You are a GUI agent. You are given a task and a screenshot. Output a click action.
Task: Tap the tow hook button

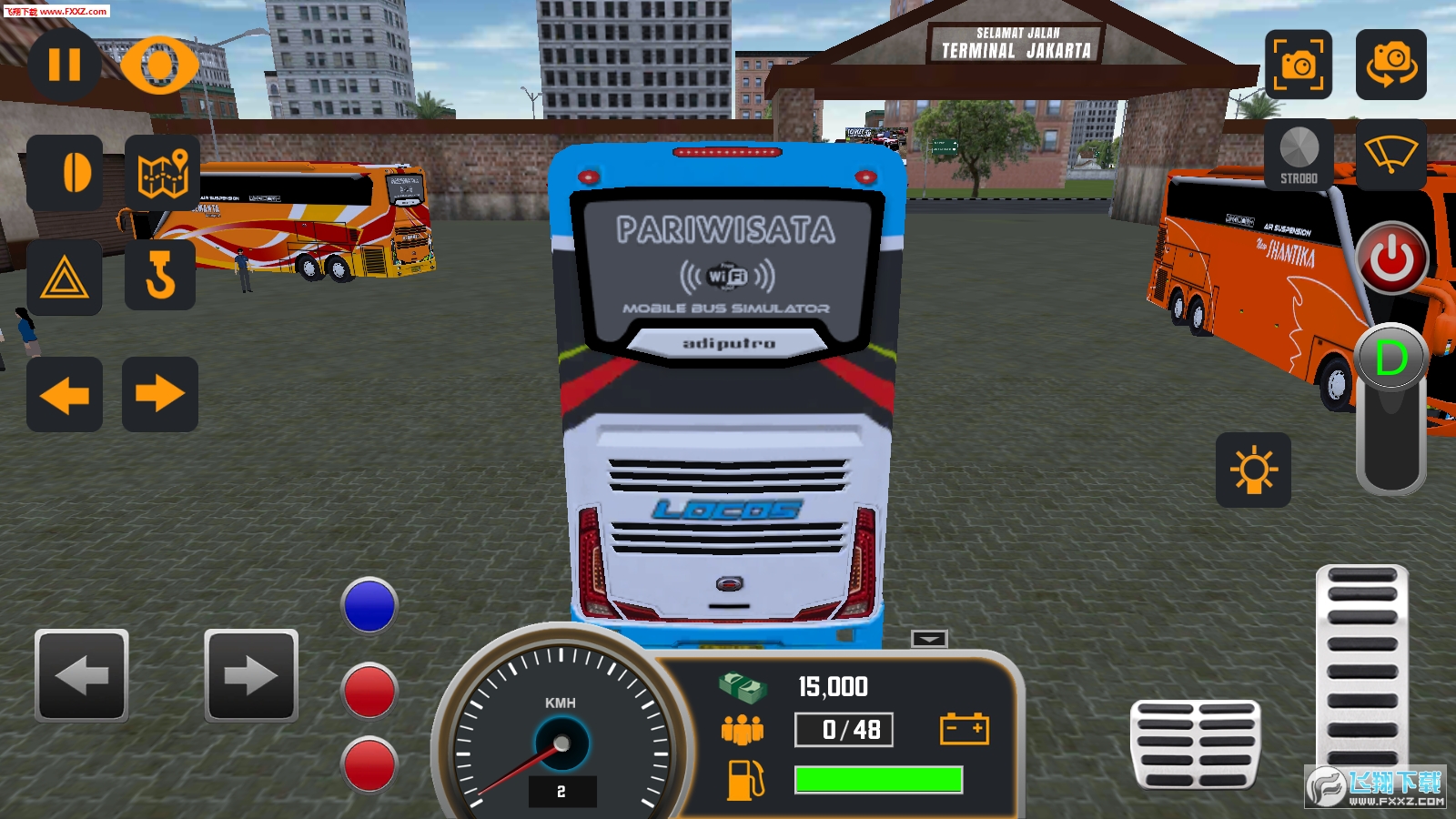[x=160, y=276]
